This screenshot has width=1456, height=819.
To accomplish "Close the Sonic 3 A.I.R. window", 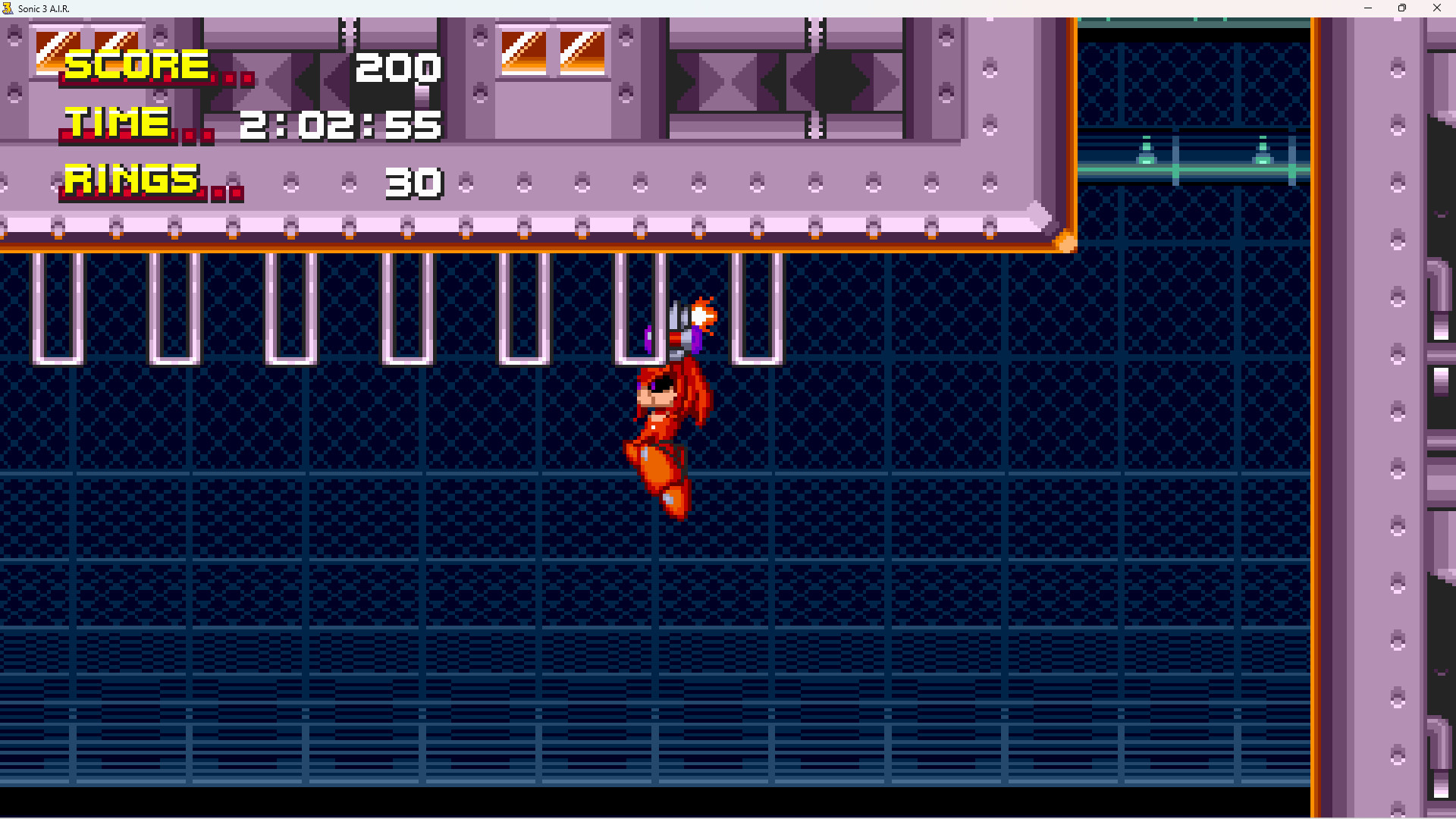I will click(1437, 8).
